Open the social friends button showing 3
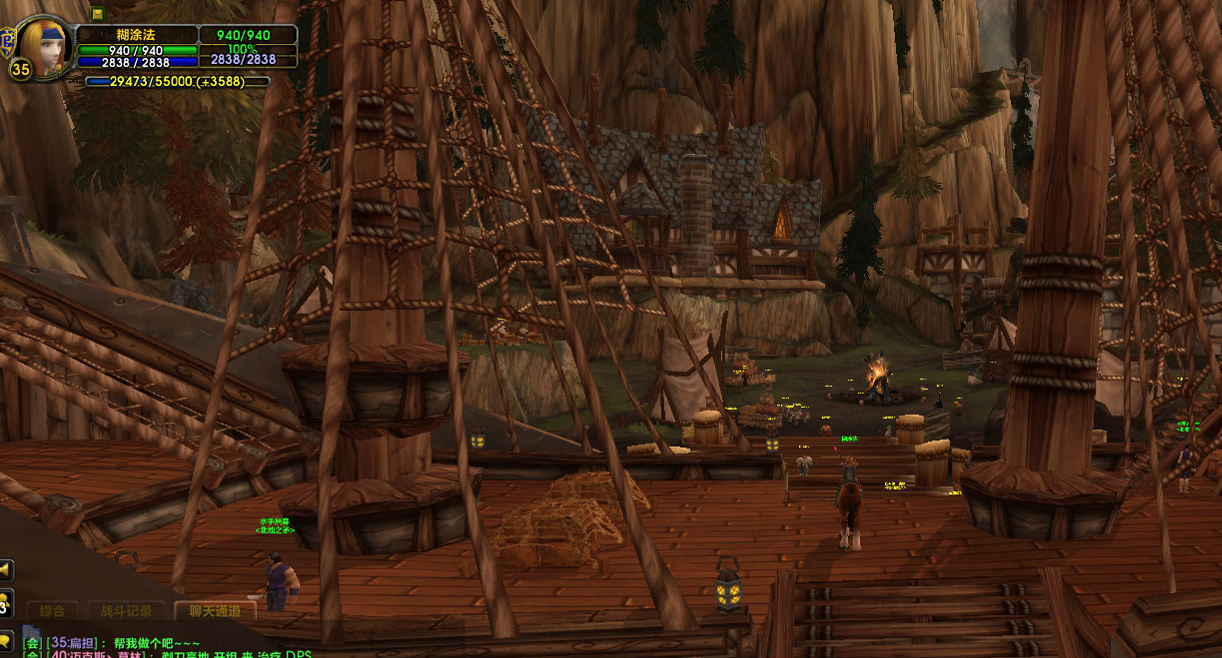1222x658 pixels. coord(4,605)
